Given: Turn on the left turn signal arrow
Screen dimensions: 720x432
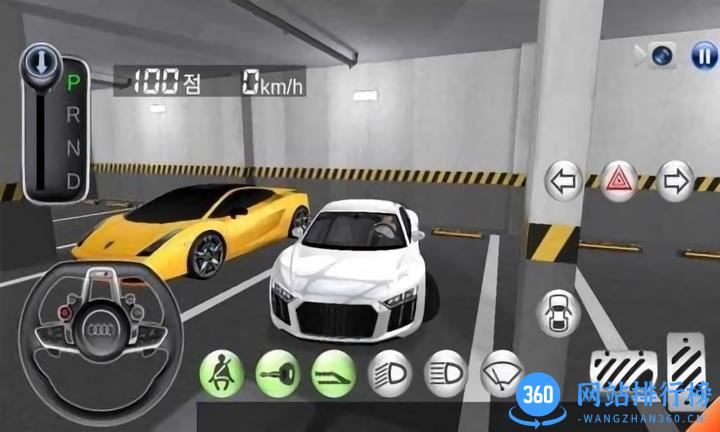Looking at the screenshot, I should [564, 182].
